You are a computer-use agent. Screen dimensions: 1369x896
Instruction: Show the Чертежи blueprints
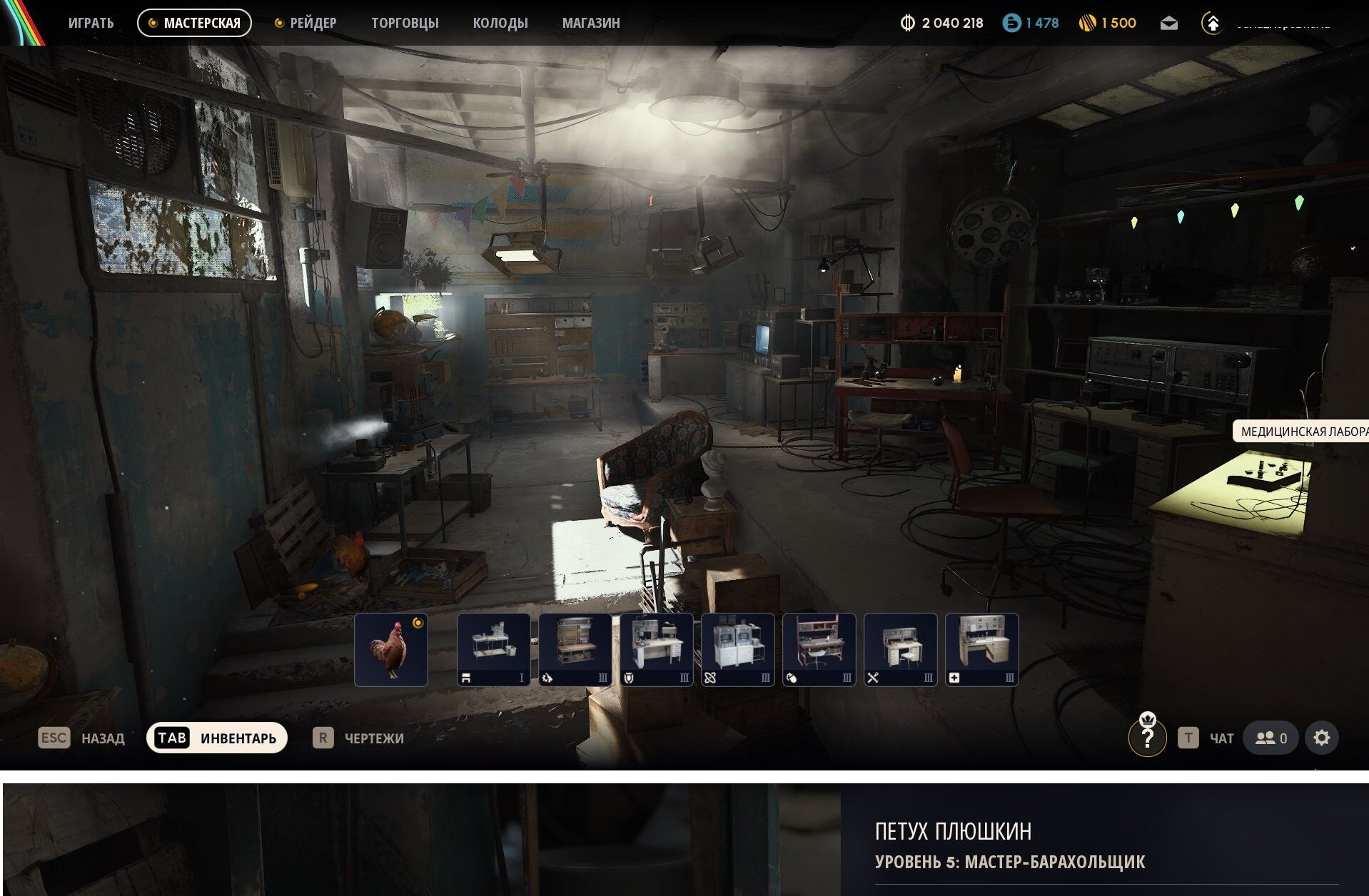tap(358, 738)
